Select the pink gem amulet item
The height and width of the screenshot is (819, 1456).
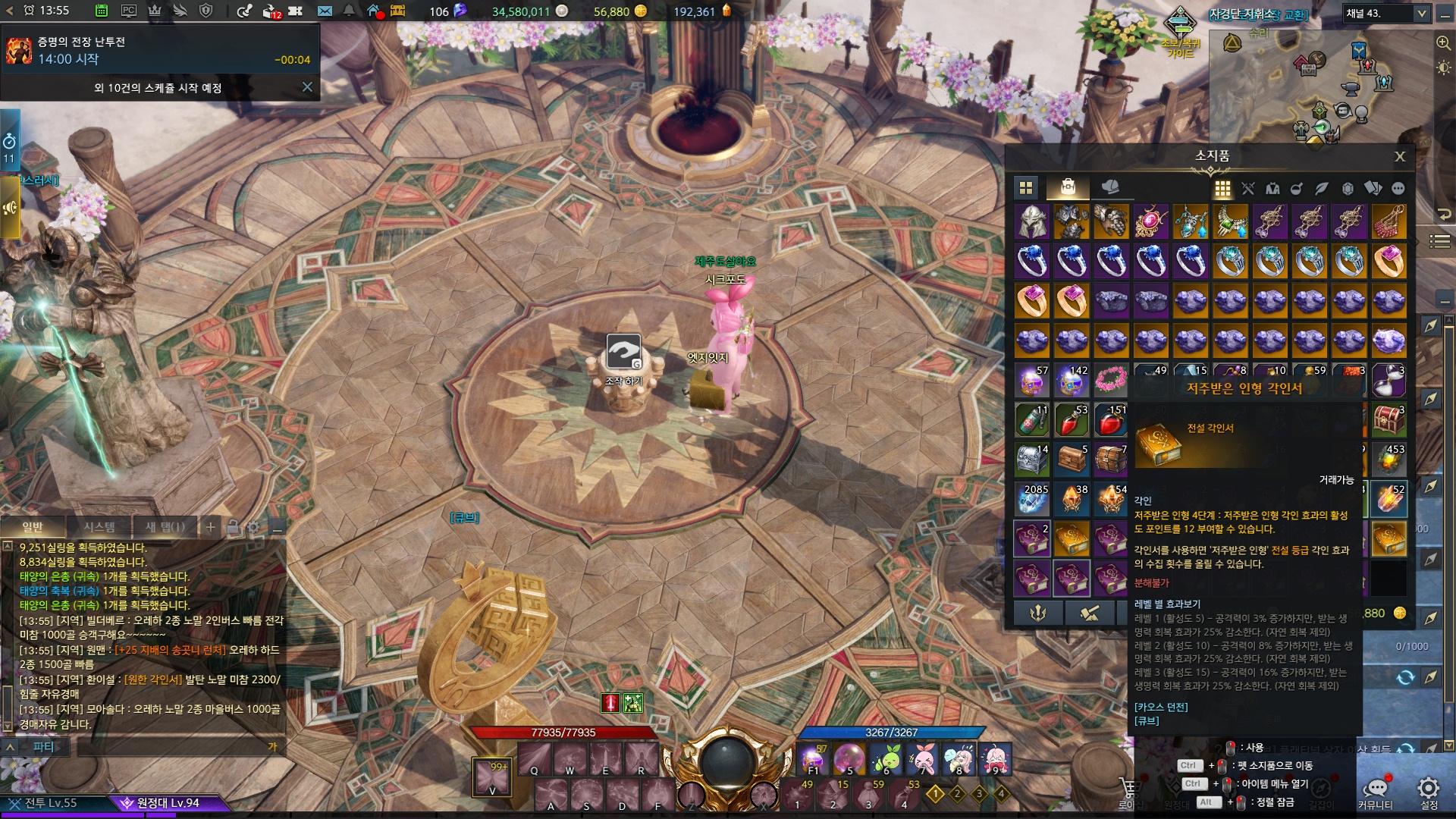[x=1150, y=222]
